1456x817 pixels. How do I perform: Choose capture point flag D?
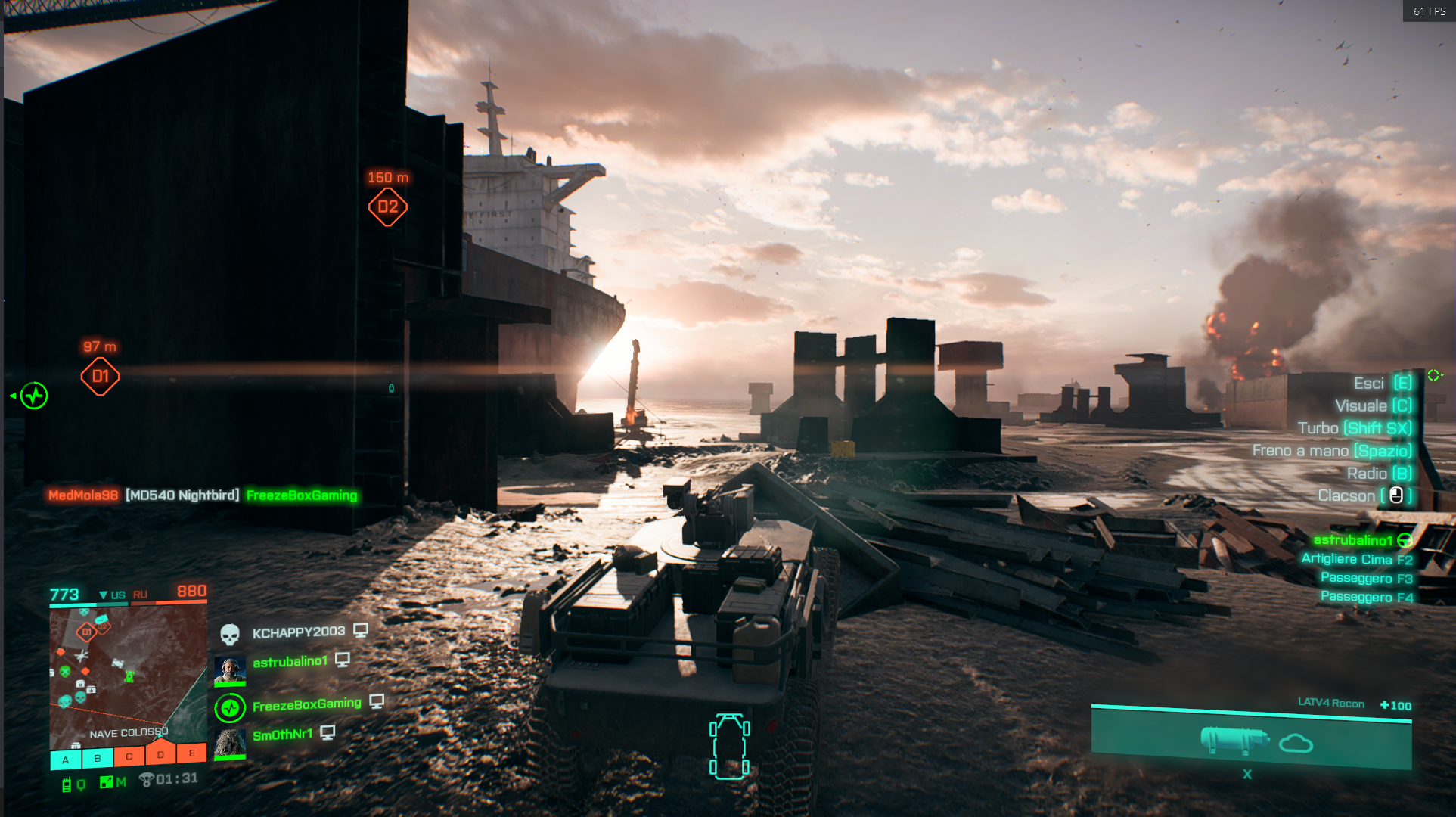coord(160,754)
